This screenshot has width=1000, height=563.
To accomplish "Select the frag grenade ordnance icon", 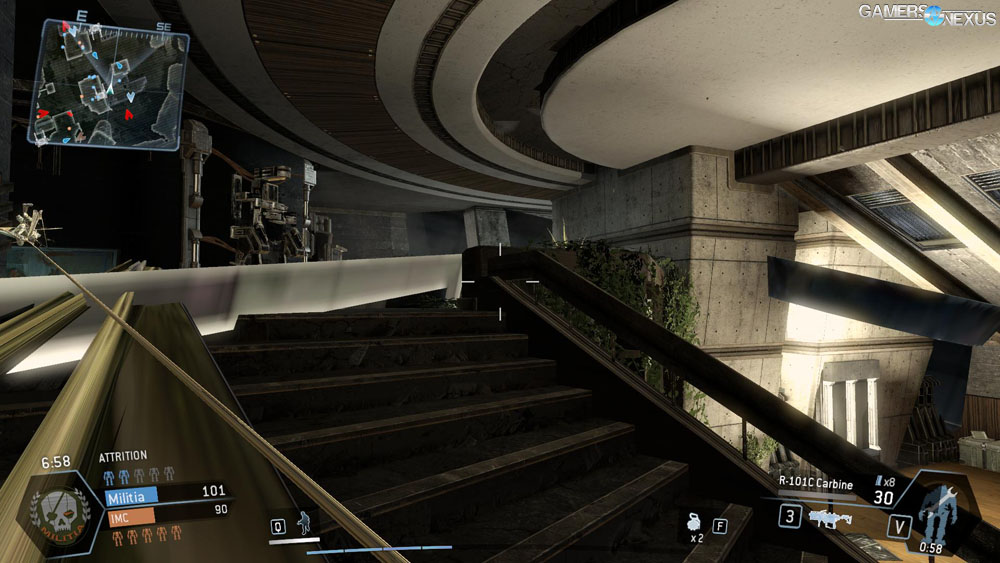I will (692, 522).
